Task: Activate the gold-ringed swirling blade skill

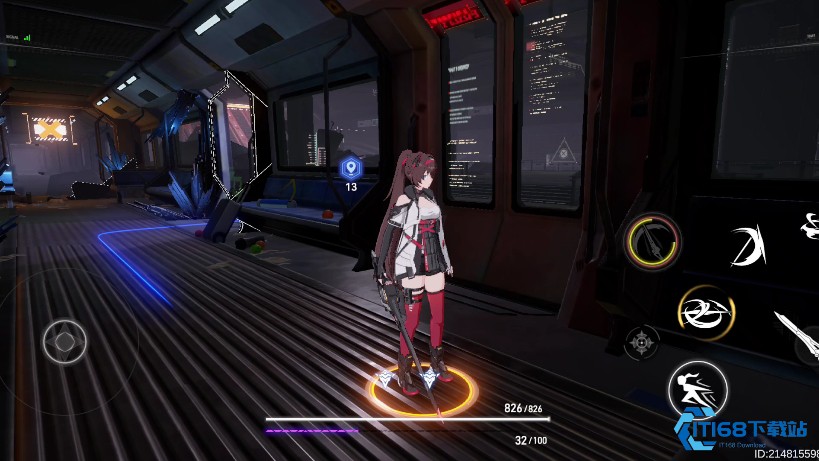Action: [x=705, y=311]
